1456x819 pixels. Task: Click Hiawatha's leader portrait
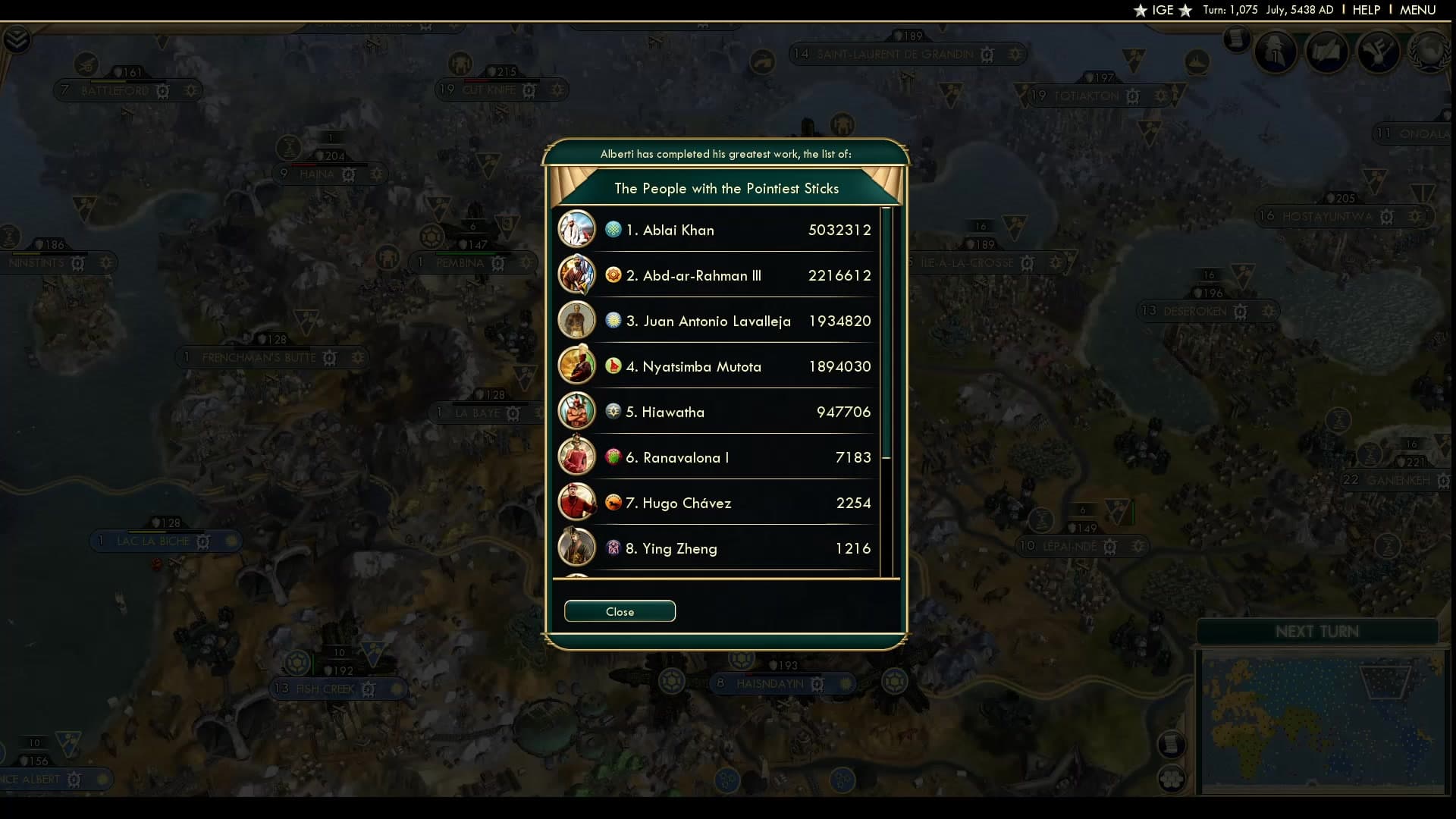[577, 411]
